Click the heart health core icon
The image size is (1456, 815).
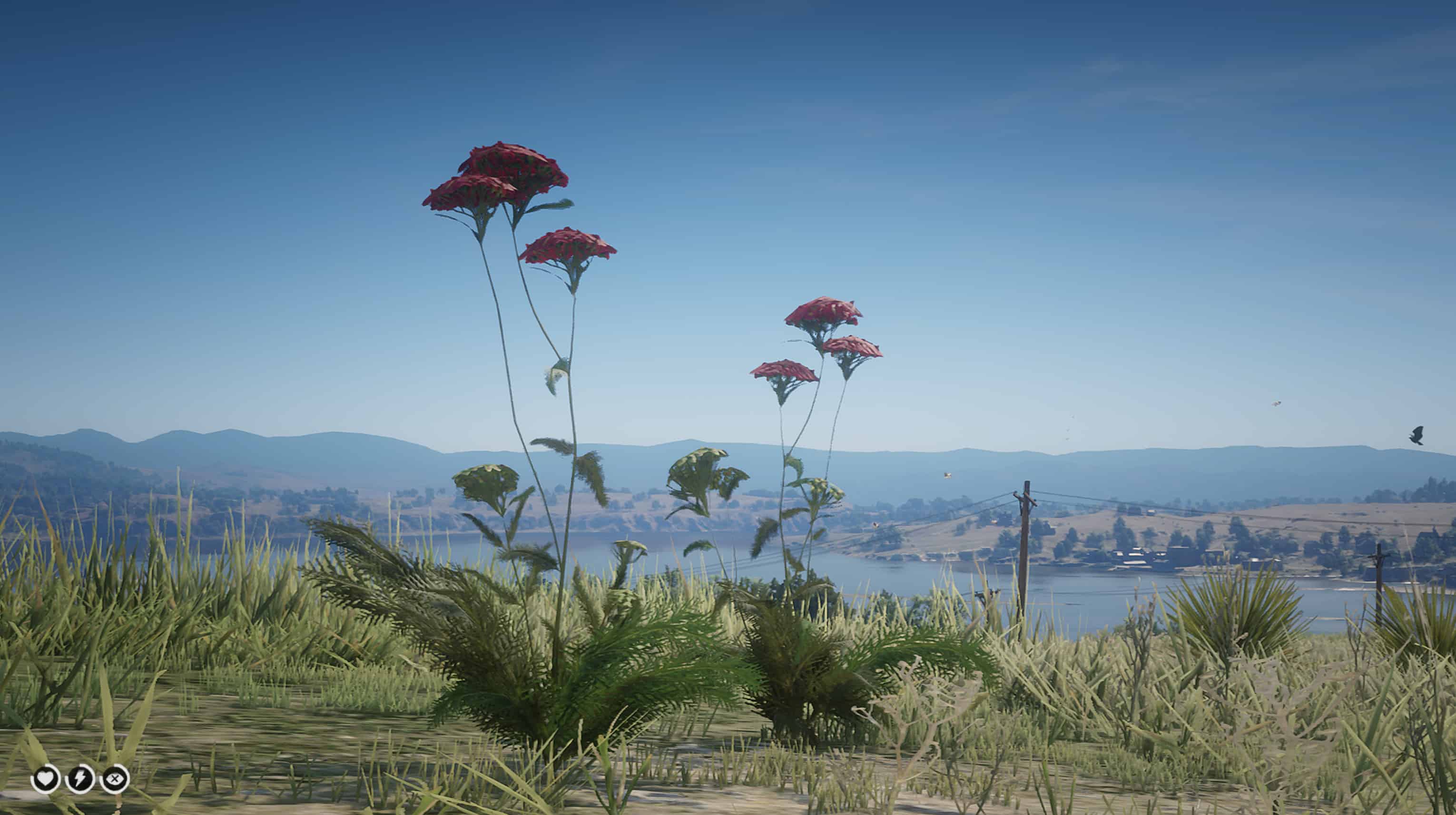tap(45, 779)
